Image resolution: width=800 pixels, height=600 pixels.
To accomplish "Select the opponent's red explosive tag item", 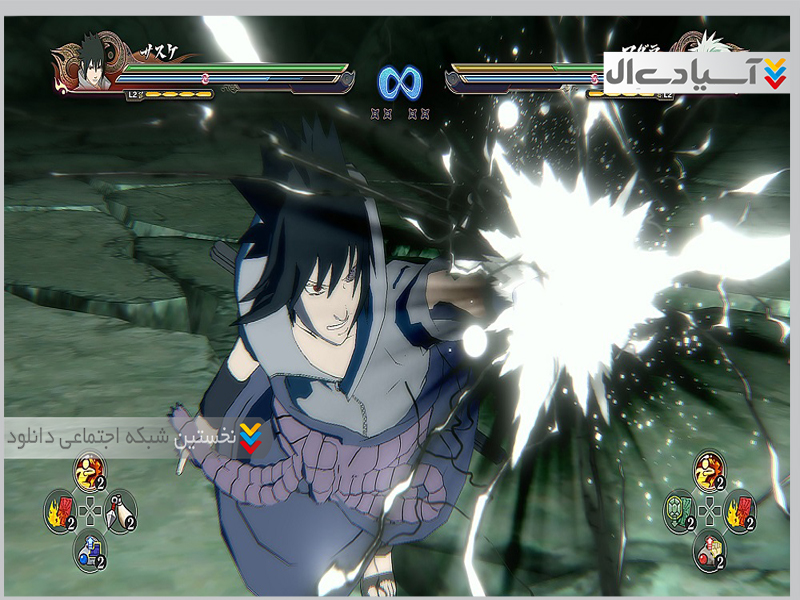I will (x=739, y=511).
